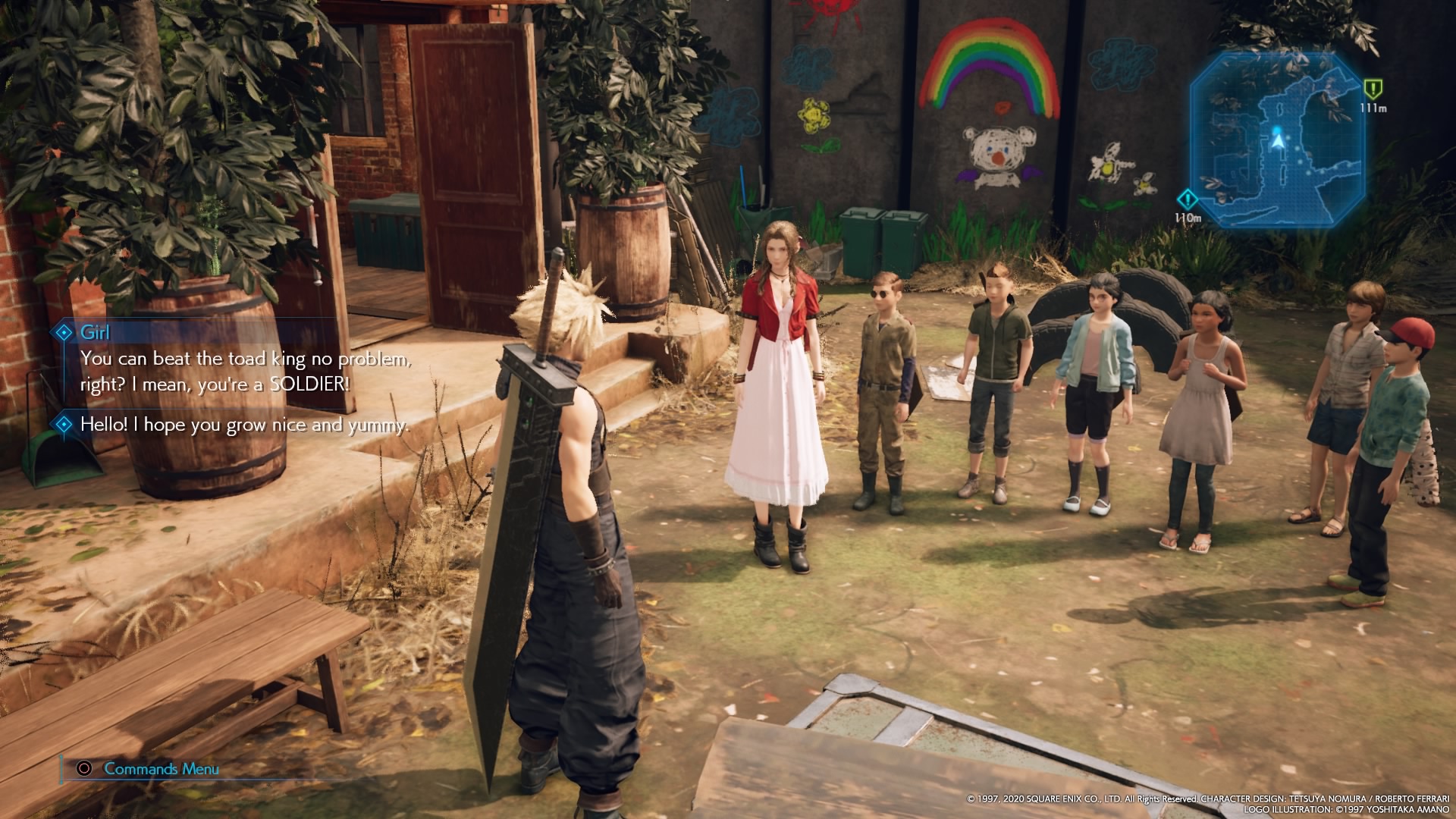
Task: Click the player arrow on the minimap
Action: 1279,141
